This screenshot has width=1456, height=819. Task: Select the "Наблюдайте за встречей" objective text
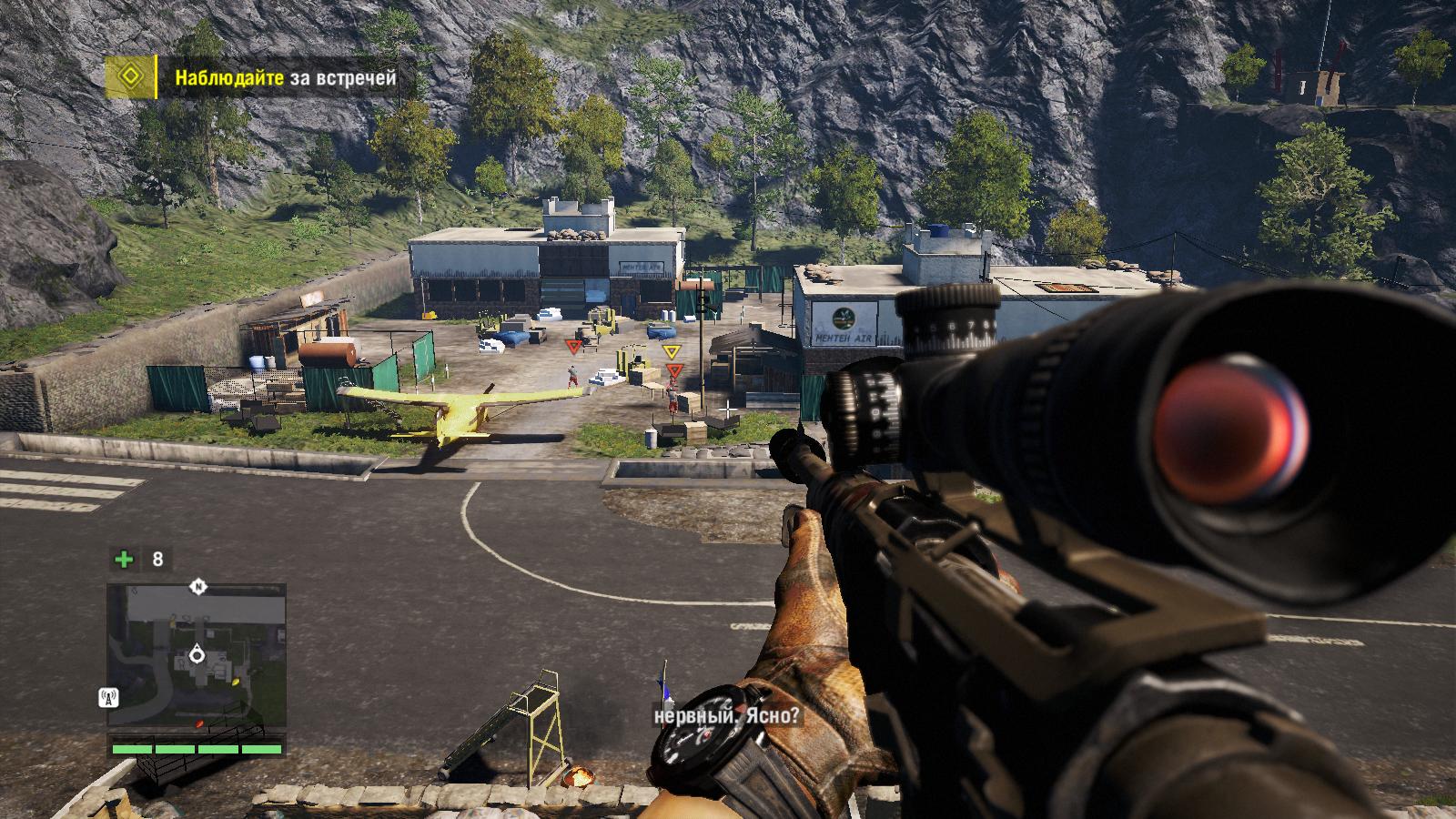286,78
